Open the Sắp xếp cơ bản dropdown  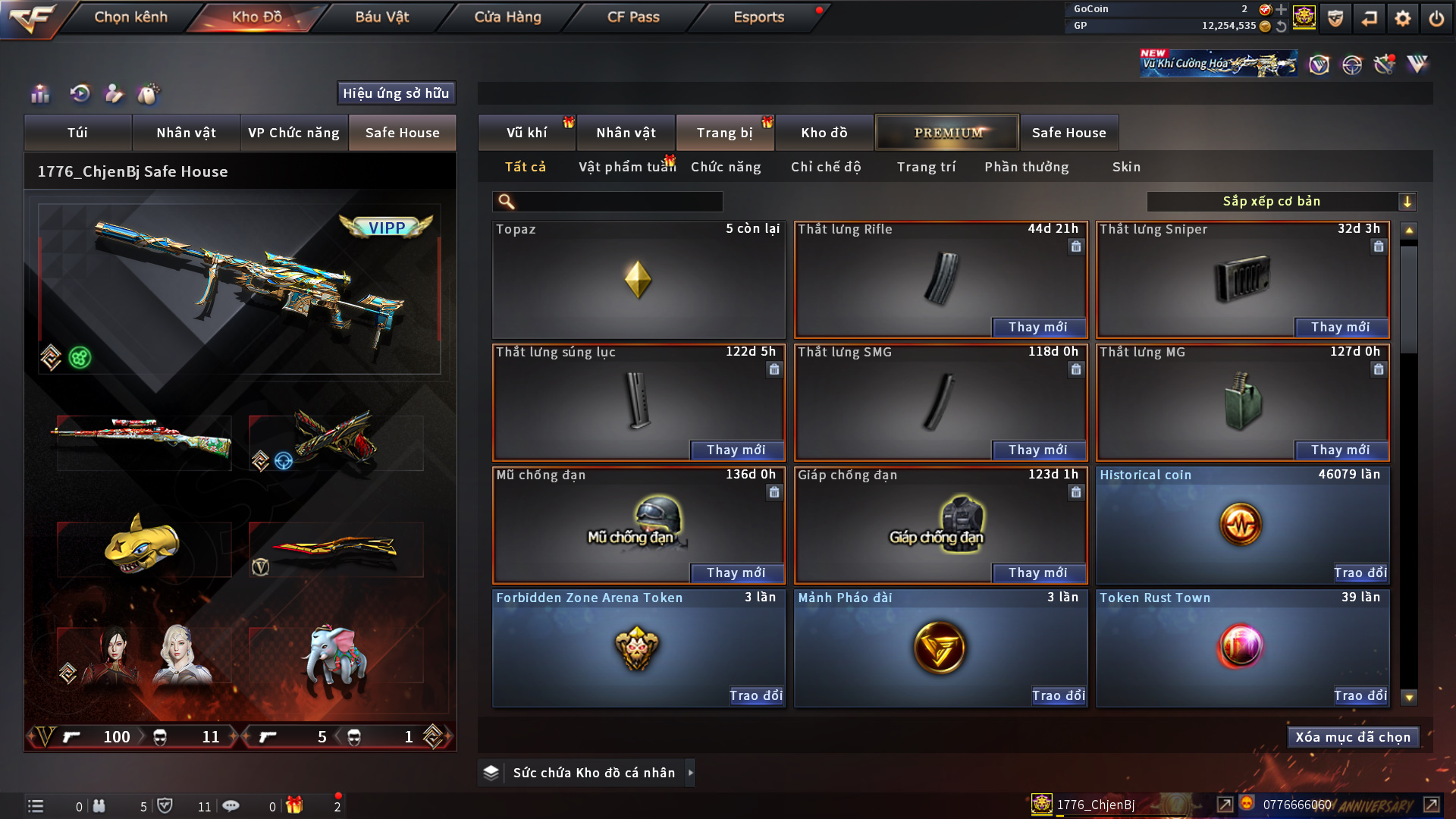tap(1281, 202)
